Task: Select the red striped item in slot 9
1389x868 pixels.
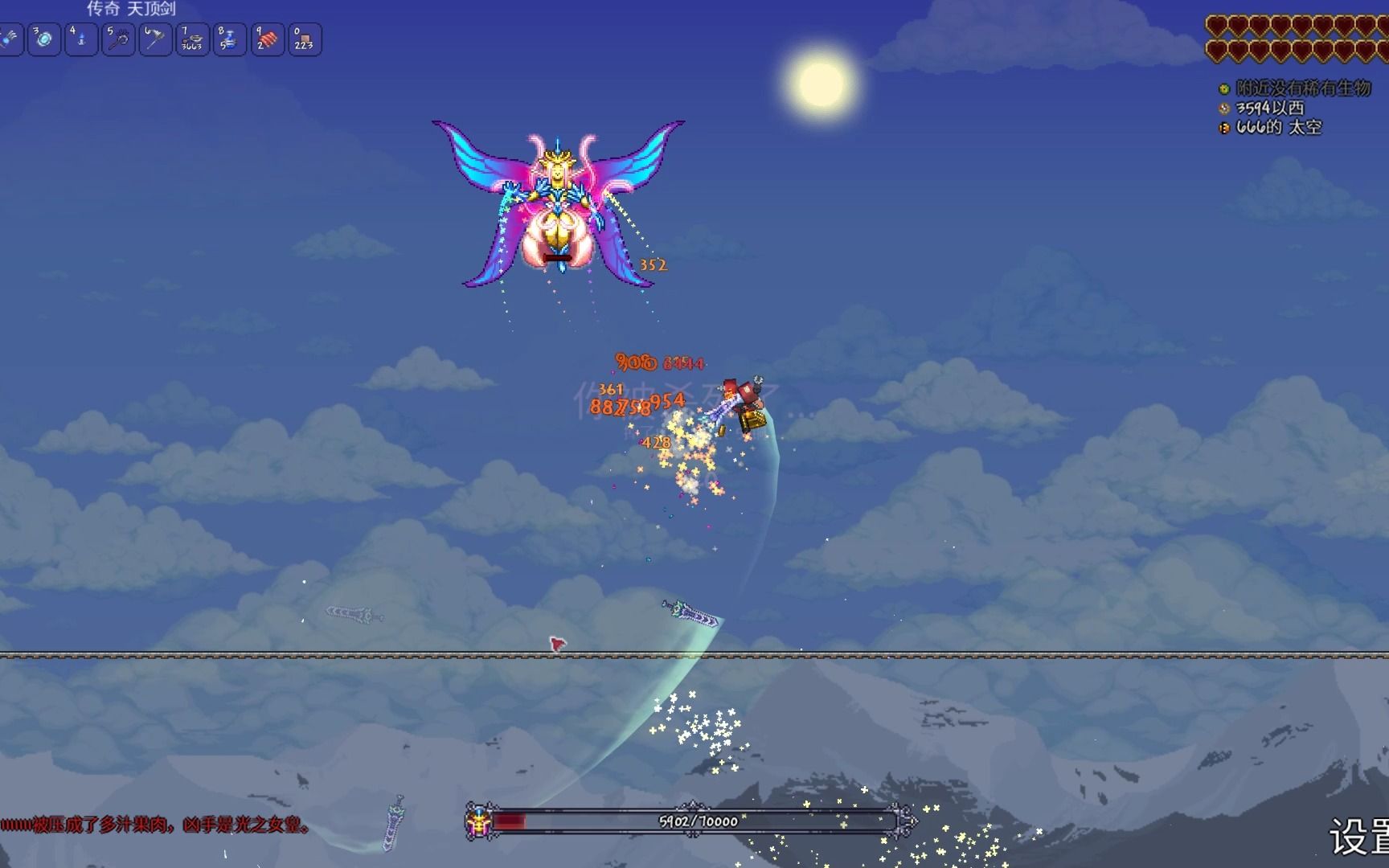Action: click(267, 39)
